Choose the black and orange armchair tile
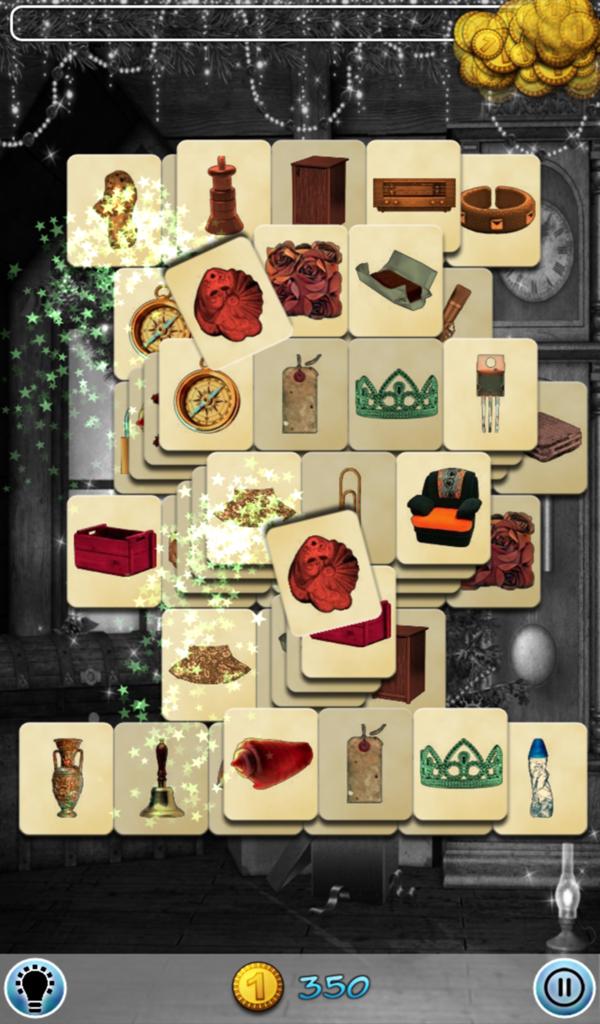Viewport: 600px width, 1024px height. point(444,507)
